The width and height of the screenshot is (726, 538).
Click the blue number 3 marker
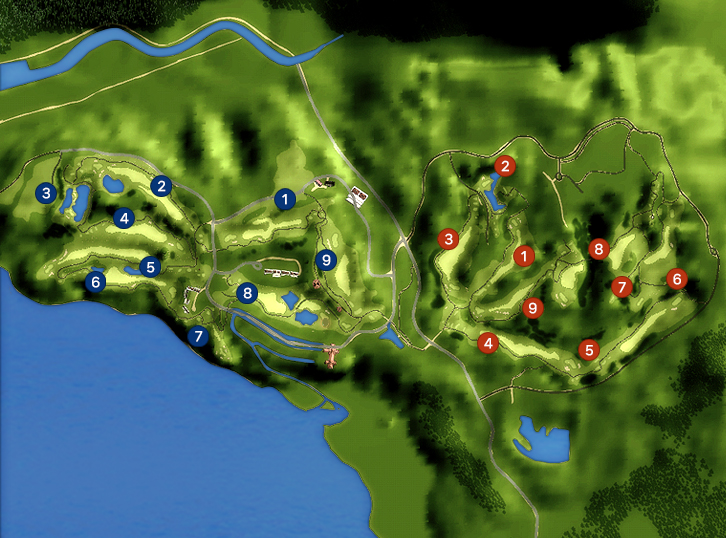[x=45, y=192]
